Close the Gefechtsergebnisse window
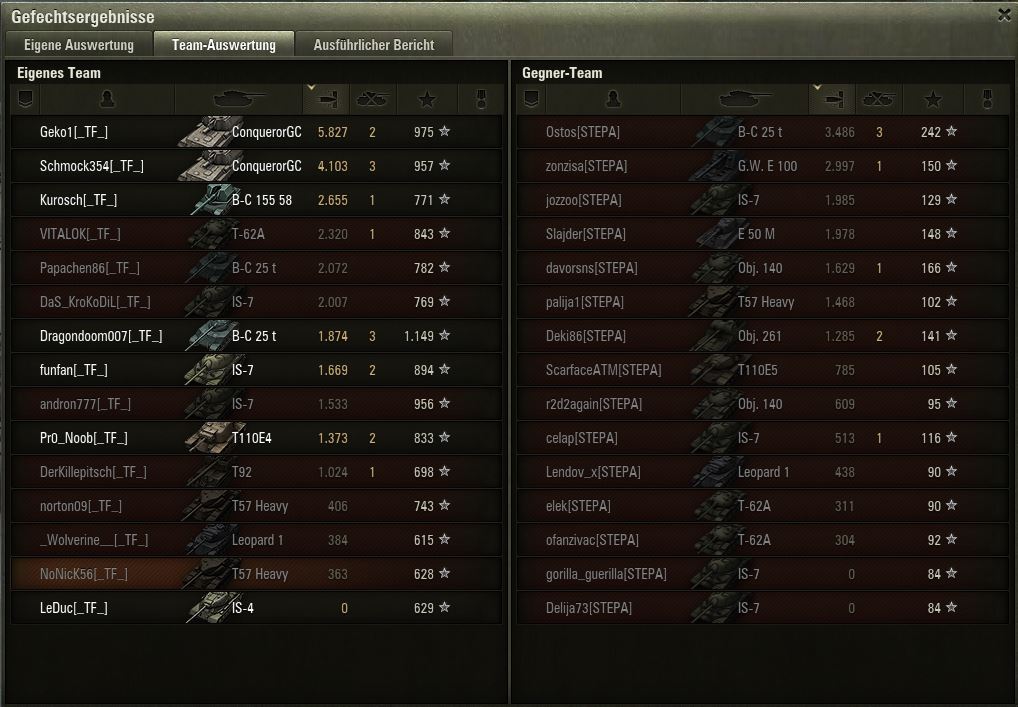 tap(1004, 15)
